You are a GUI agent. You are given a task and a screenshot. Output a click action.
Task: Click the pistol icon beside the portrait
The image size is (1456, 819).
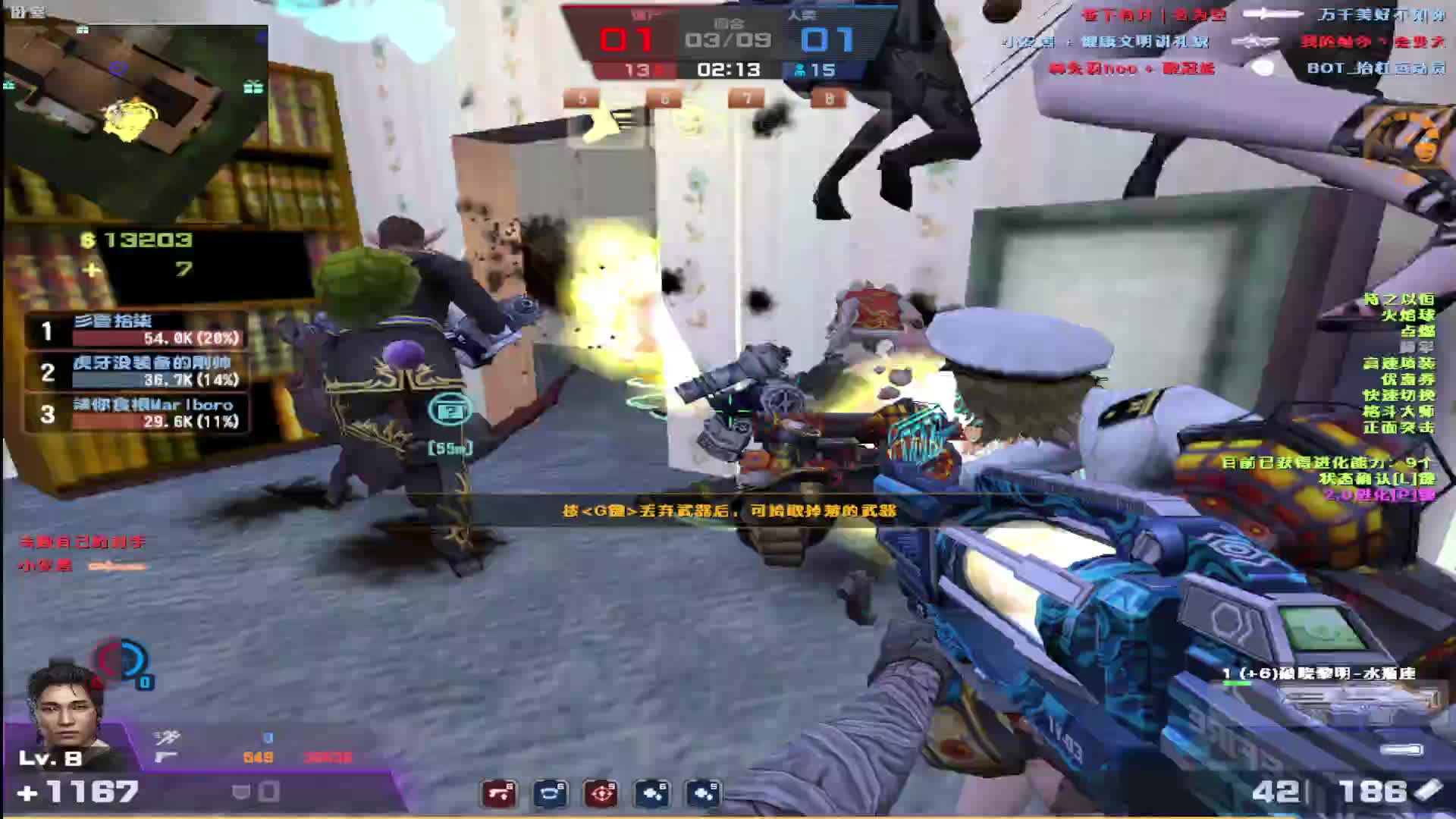[x=165, y=757]
